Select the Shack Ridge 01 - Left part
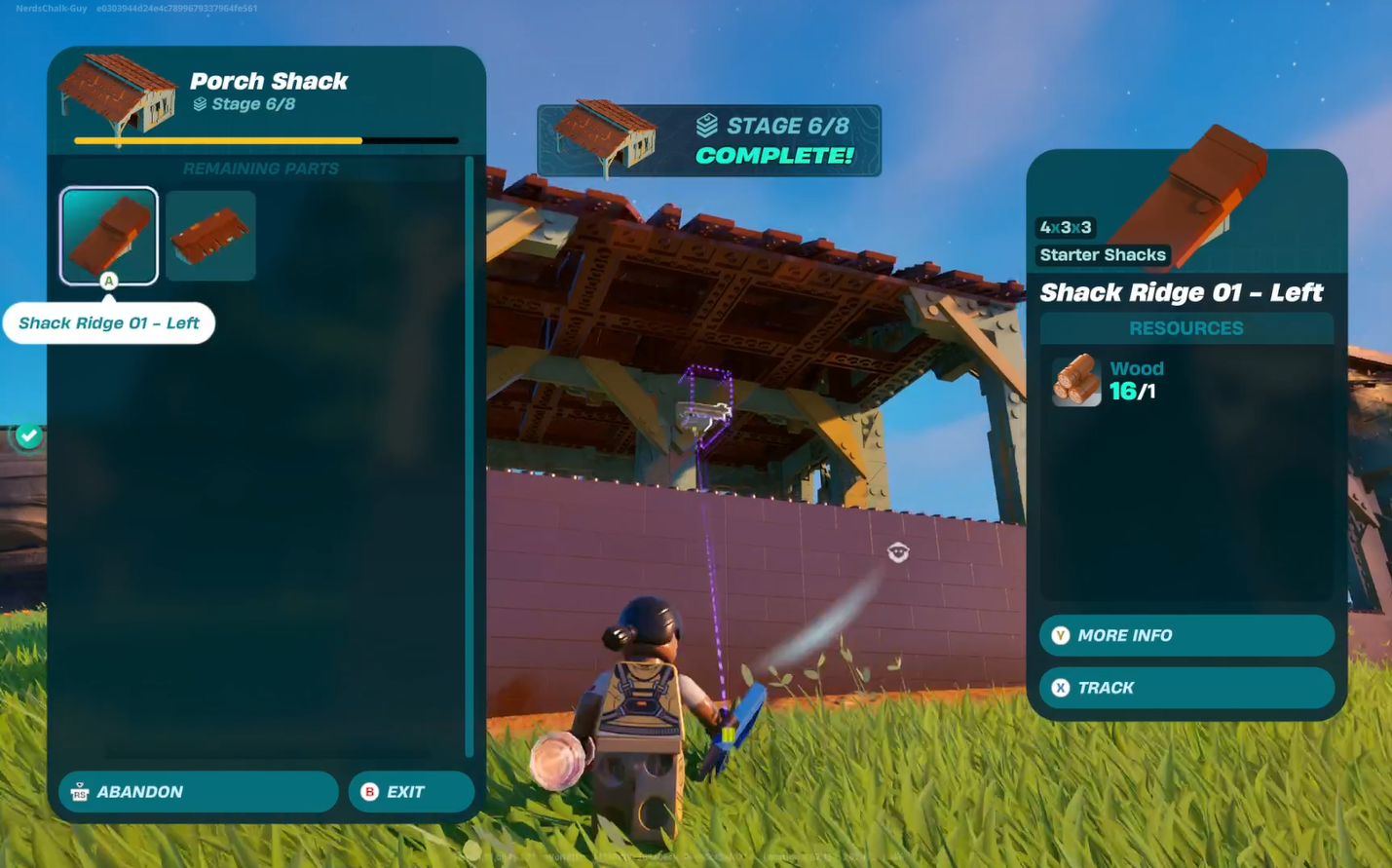 click(x=108, y=235)
